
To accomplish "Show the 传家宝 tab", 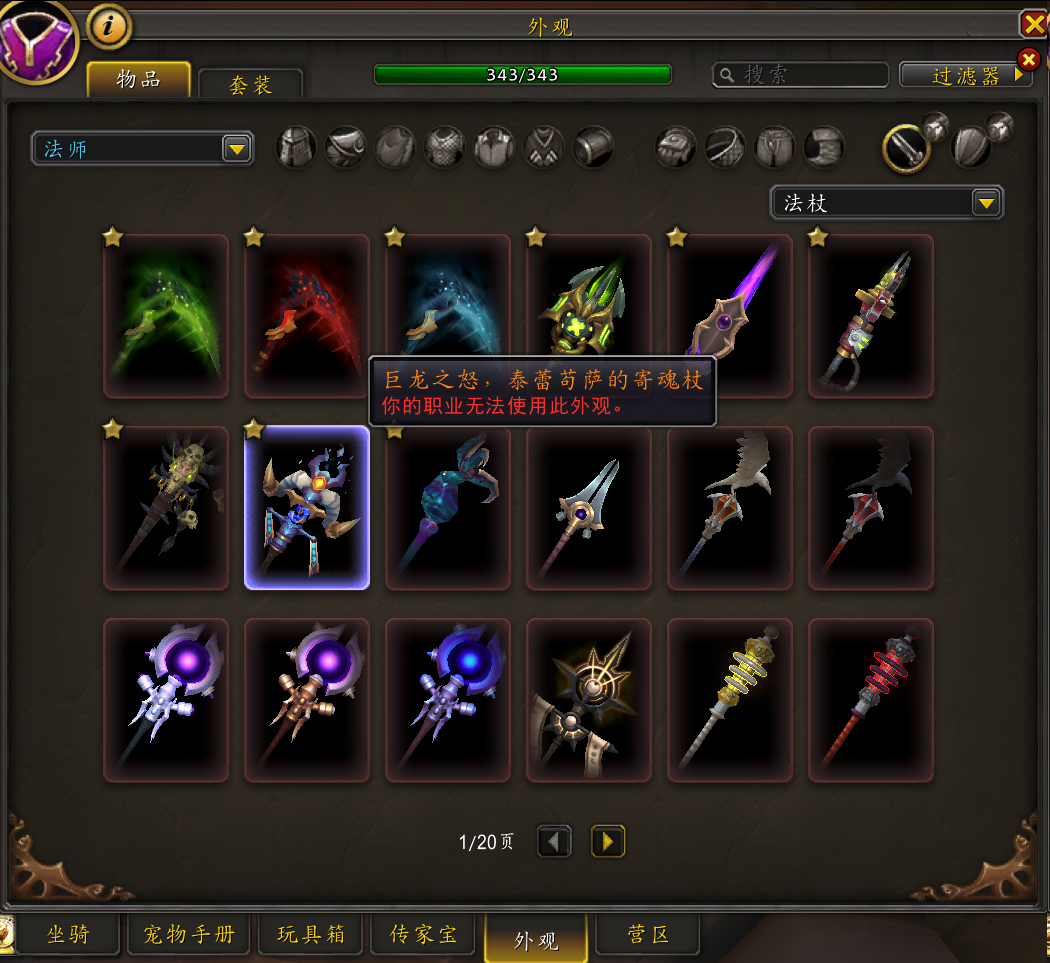I will [x=423, y=935].
